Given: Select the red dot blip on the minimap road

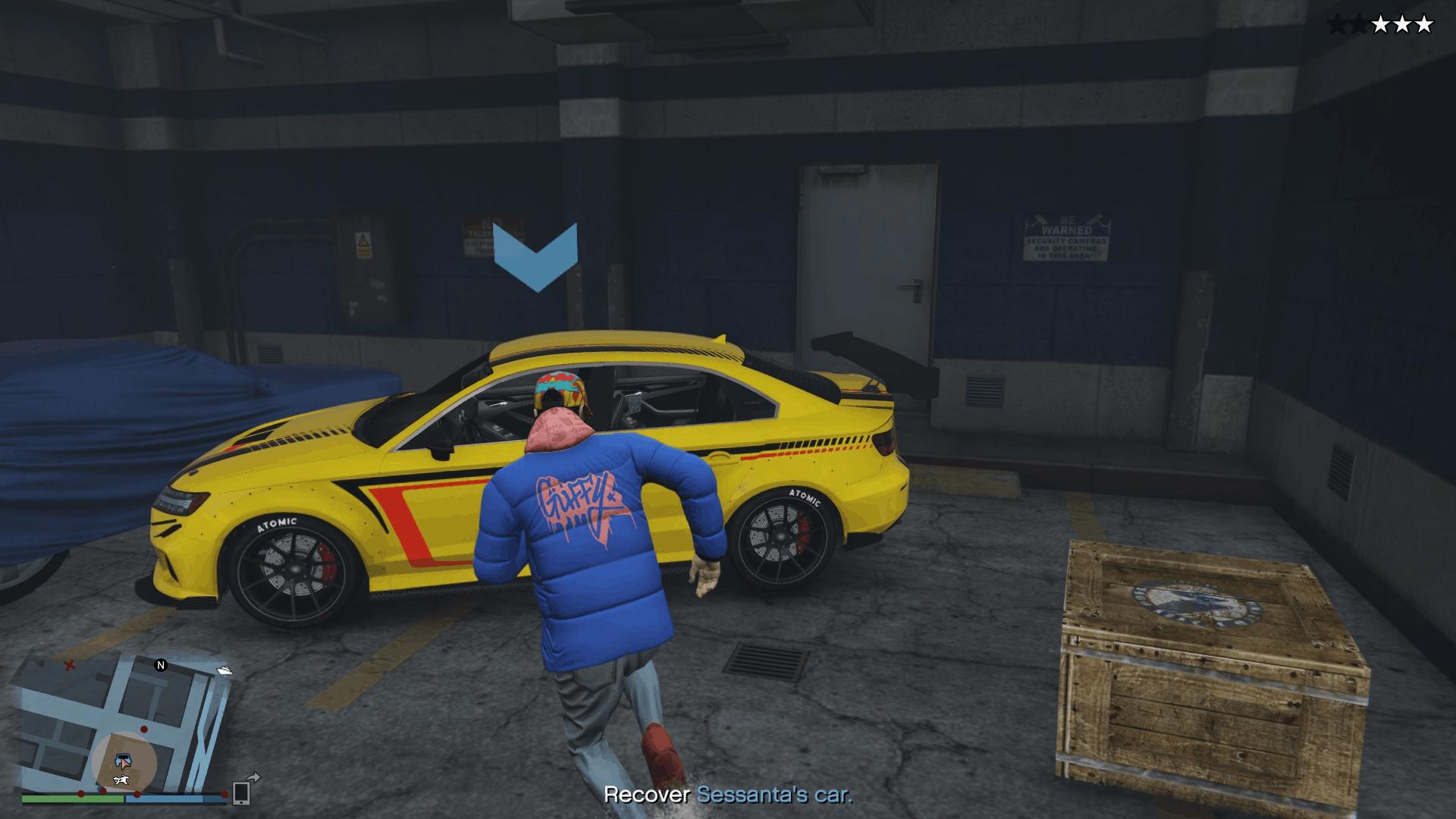Looking at the screenshot, I should [143, 729].
